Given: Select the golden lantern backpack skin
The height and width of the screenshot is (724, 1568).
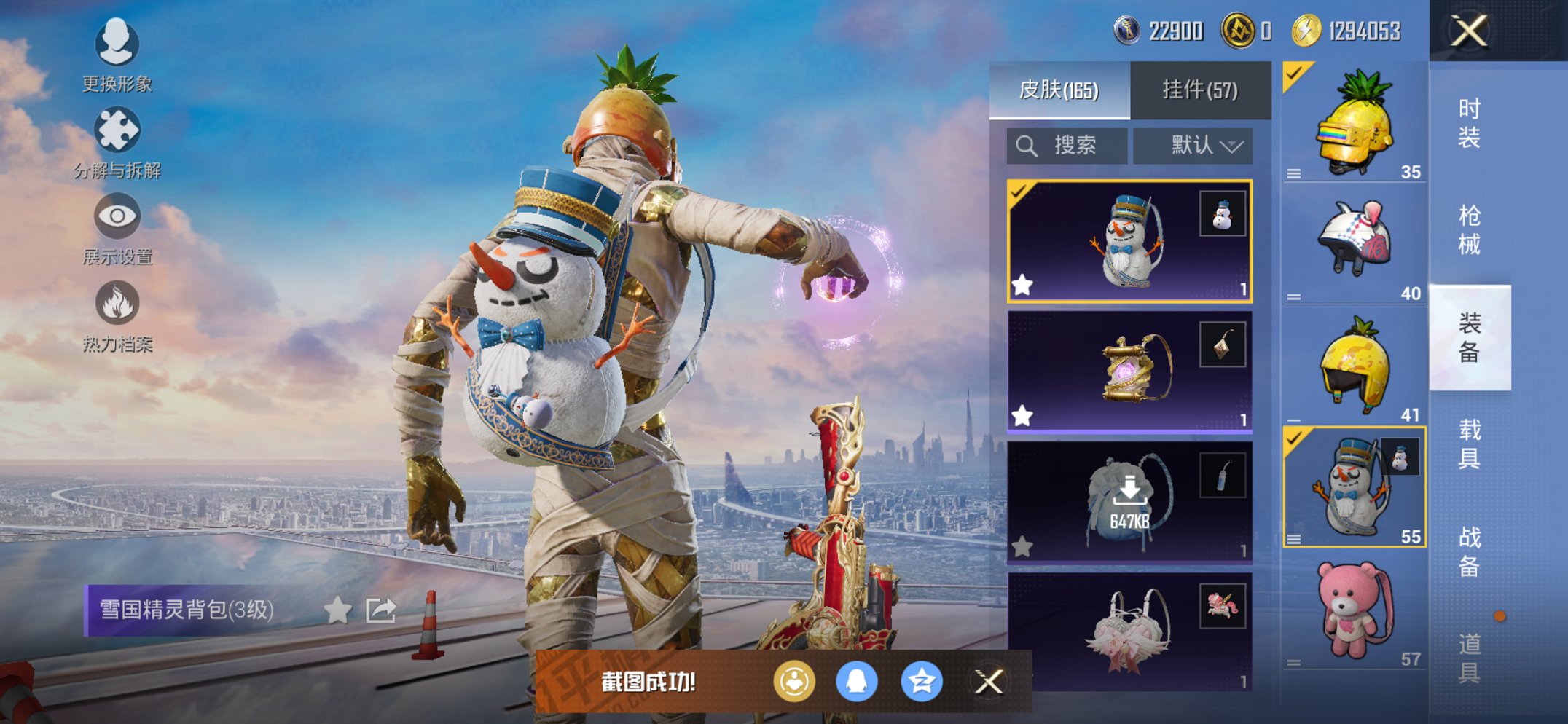Looking at the screenshot, I should pyautogui.click(x=1129, y=371).
